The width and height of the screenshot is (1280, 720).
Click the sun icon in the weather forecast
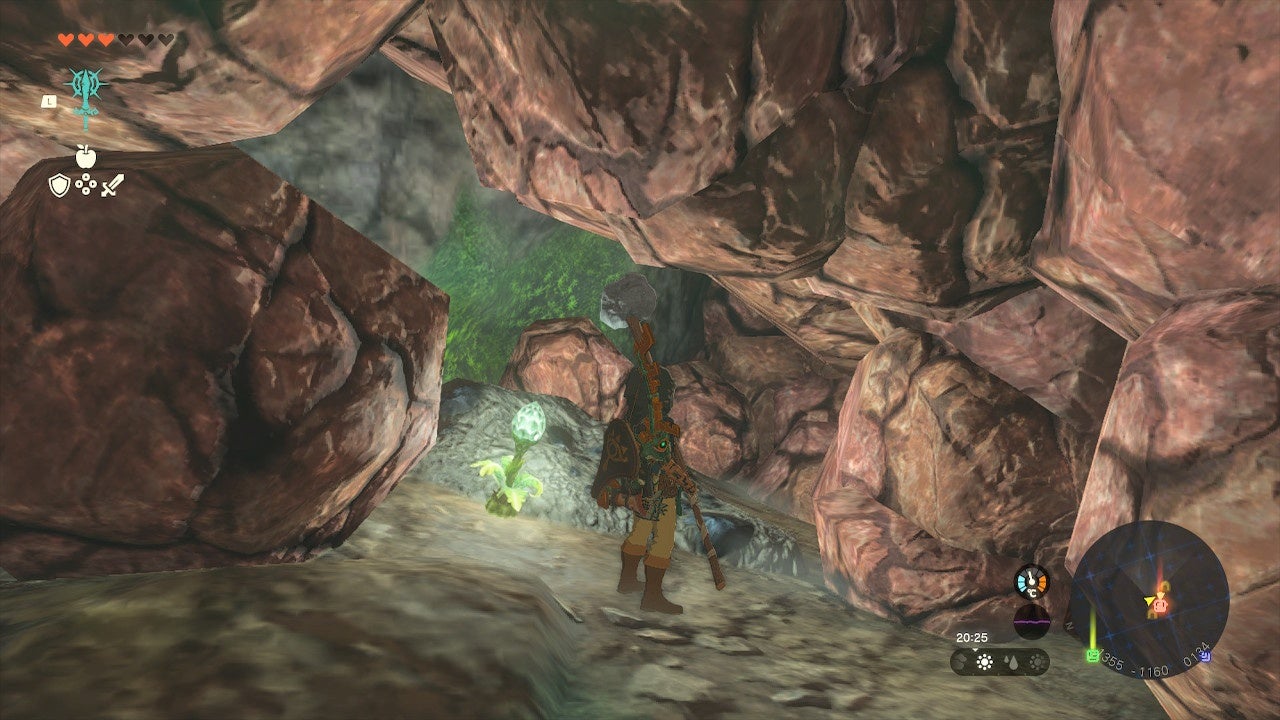pos(985,661)
